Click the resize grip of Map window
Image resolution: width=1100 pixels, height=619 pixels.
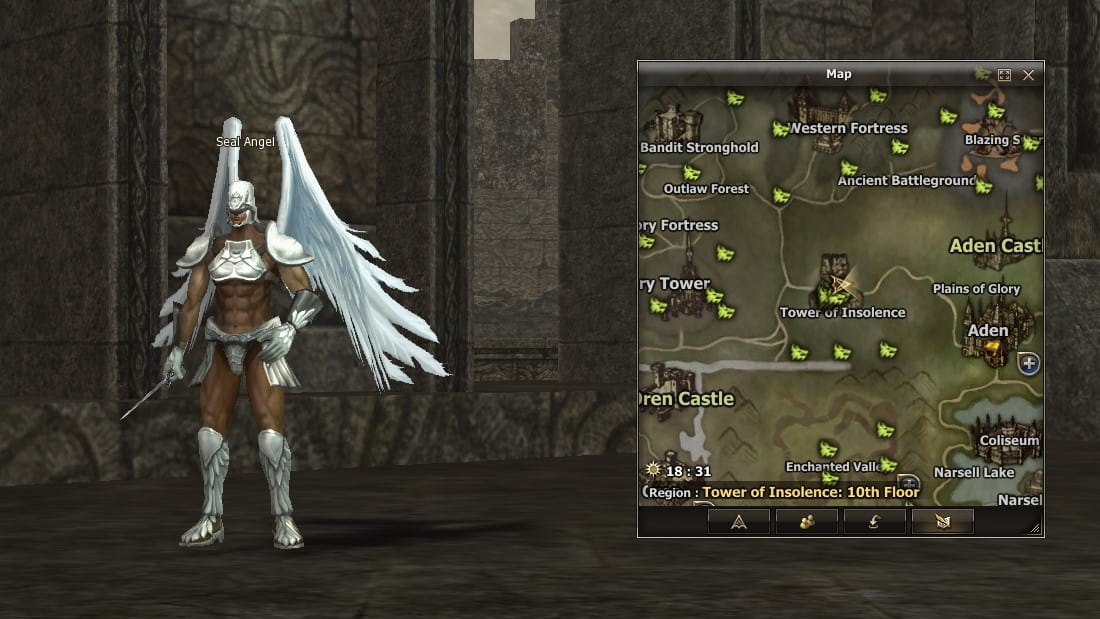(1034, 528)
